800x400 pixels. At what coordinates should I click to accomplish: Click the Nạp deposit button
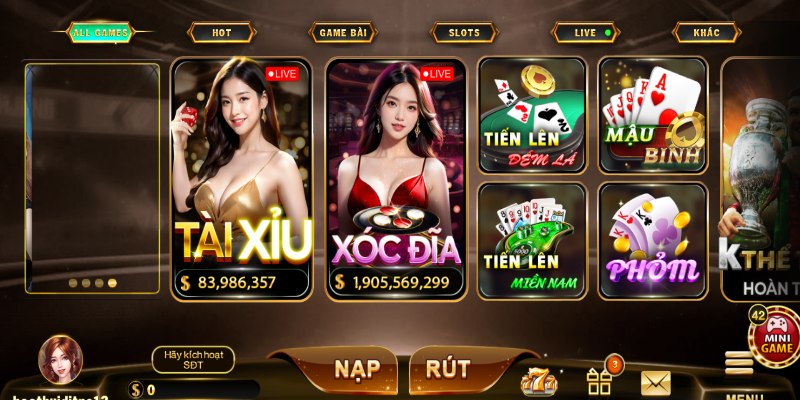(356, 369)
